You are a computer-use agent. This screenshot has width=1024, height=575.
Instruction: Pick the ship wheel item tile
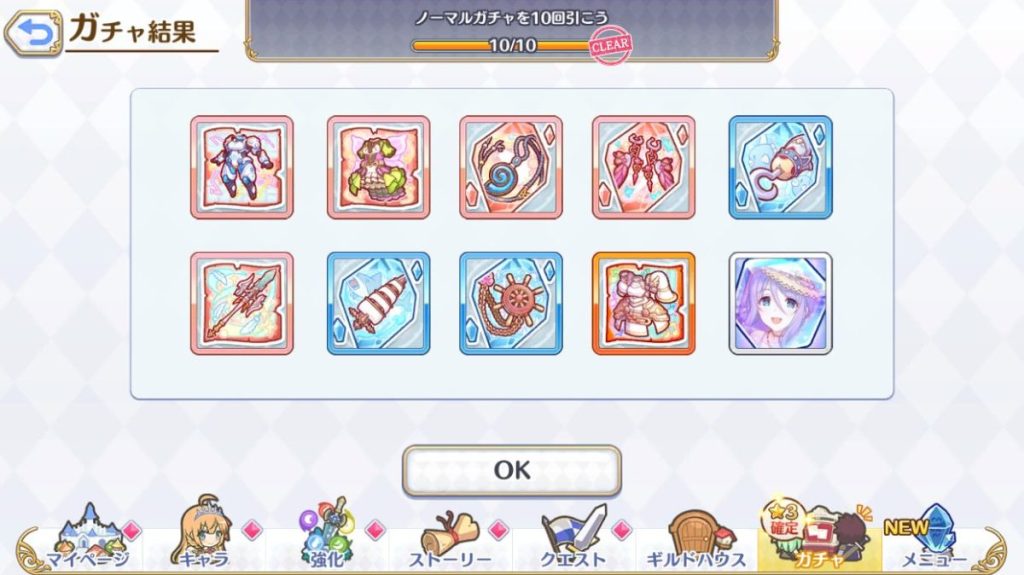(511, 303)
